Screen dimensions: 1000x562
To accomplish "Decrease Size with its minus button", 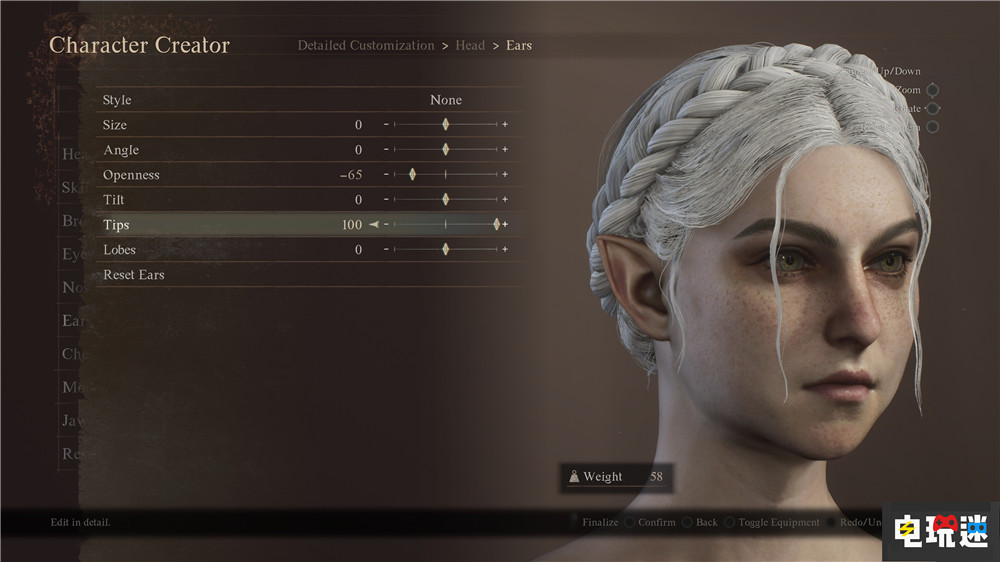I will pyautogui.click(x=387, y=125).
